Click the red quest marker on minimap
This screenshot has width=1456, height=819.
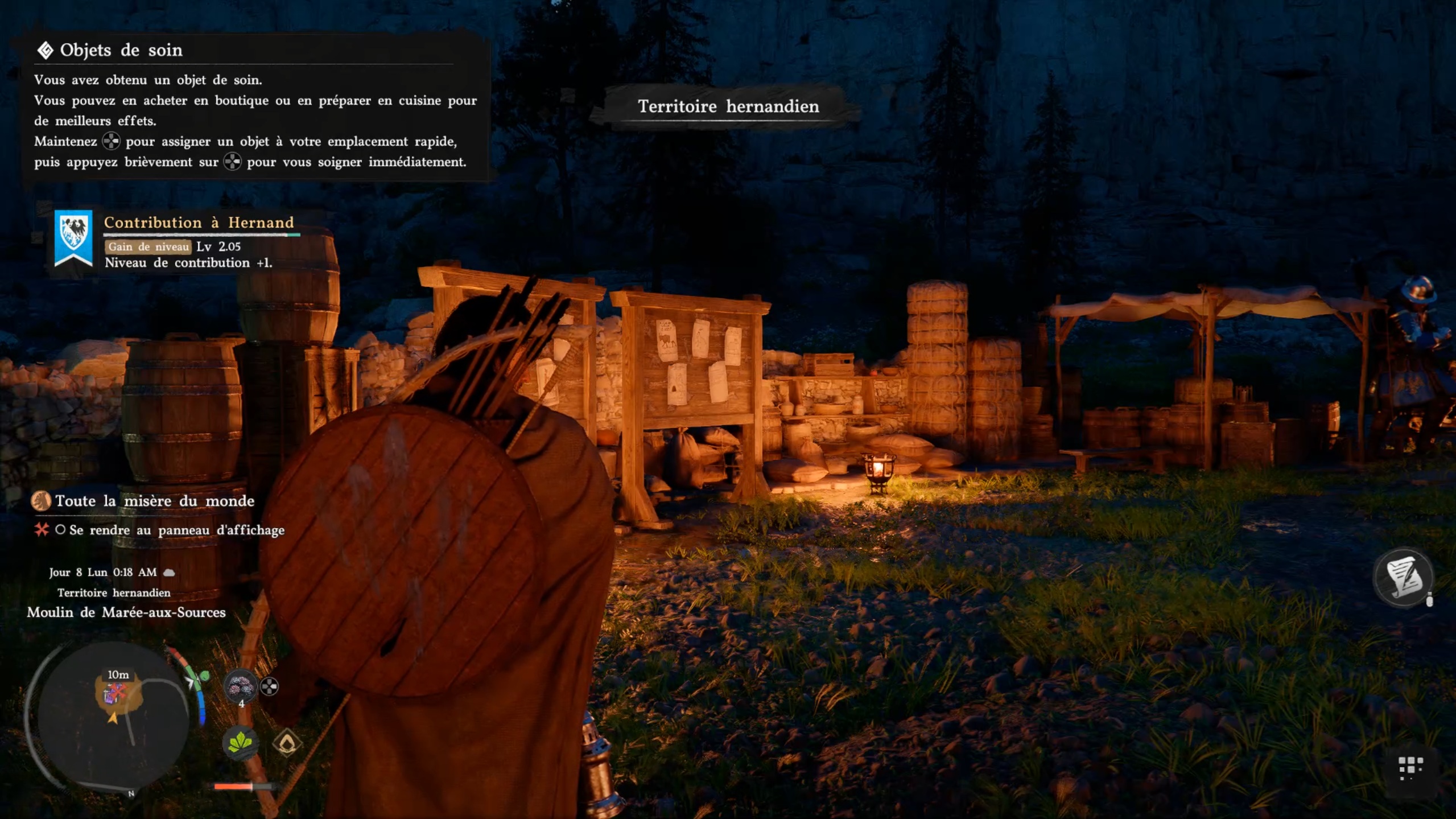(116, 692)
